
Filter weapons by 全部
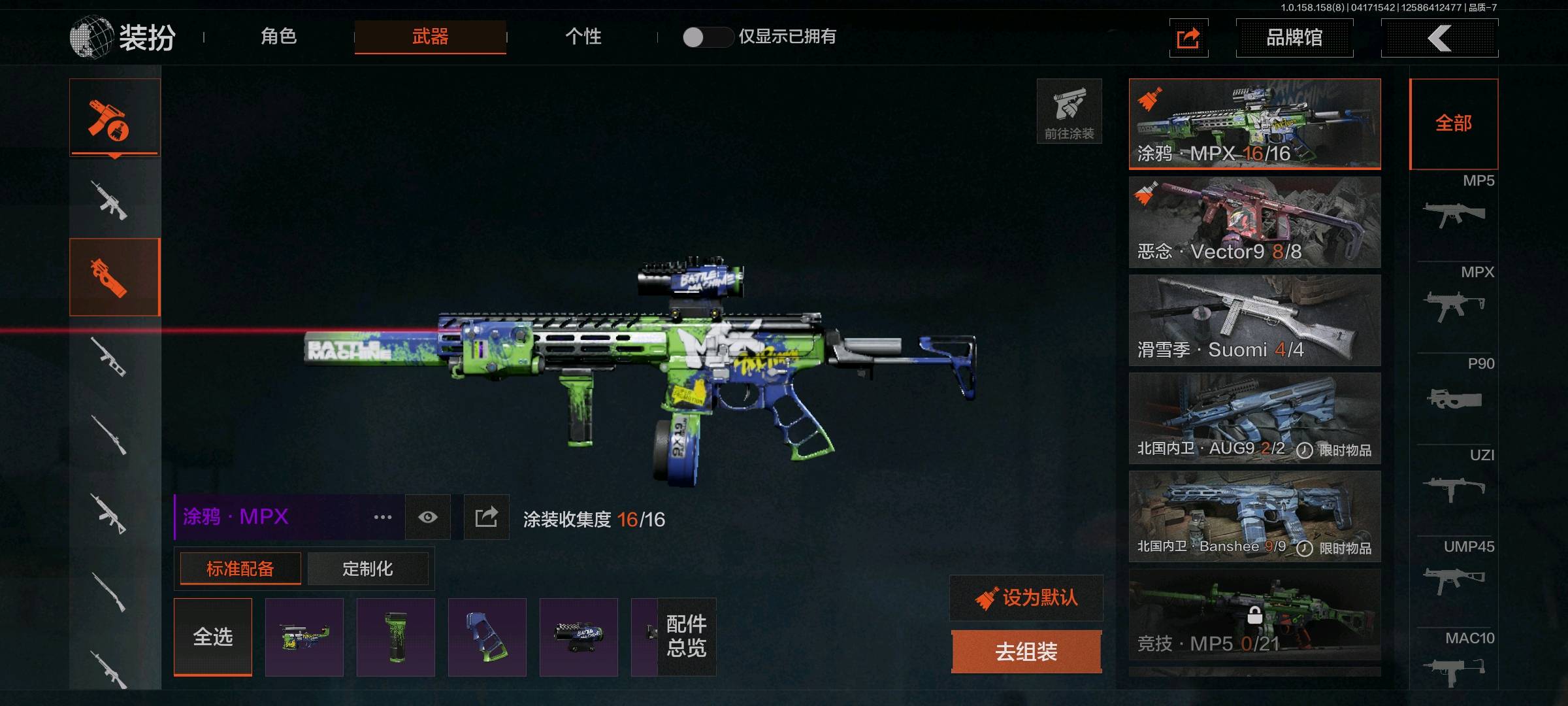[x=1454, y=124]
